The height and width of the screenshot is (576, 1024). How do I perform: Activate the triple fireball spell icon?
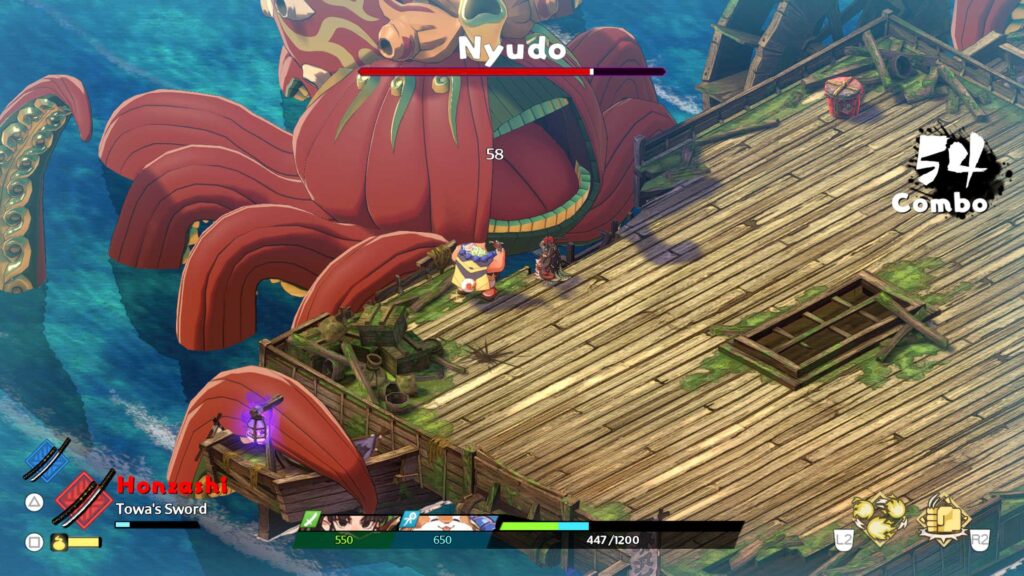click(880, 517)
